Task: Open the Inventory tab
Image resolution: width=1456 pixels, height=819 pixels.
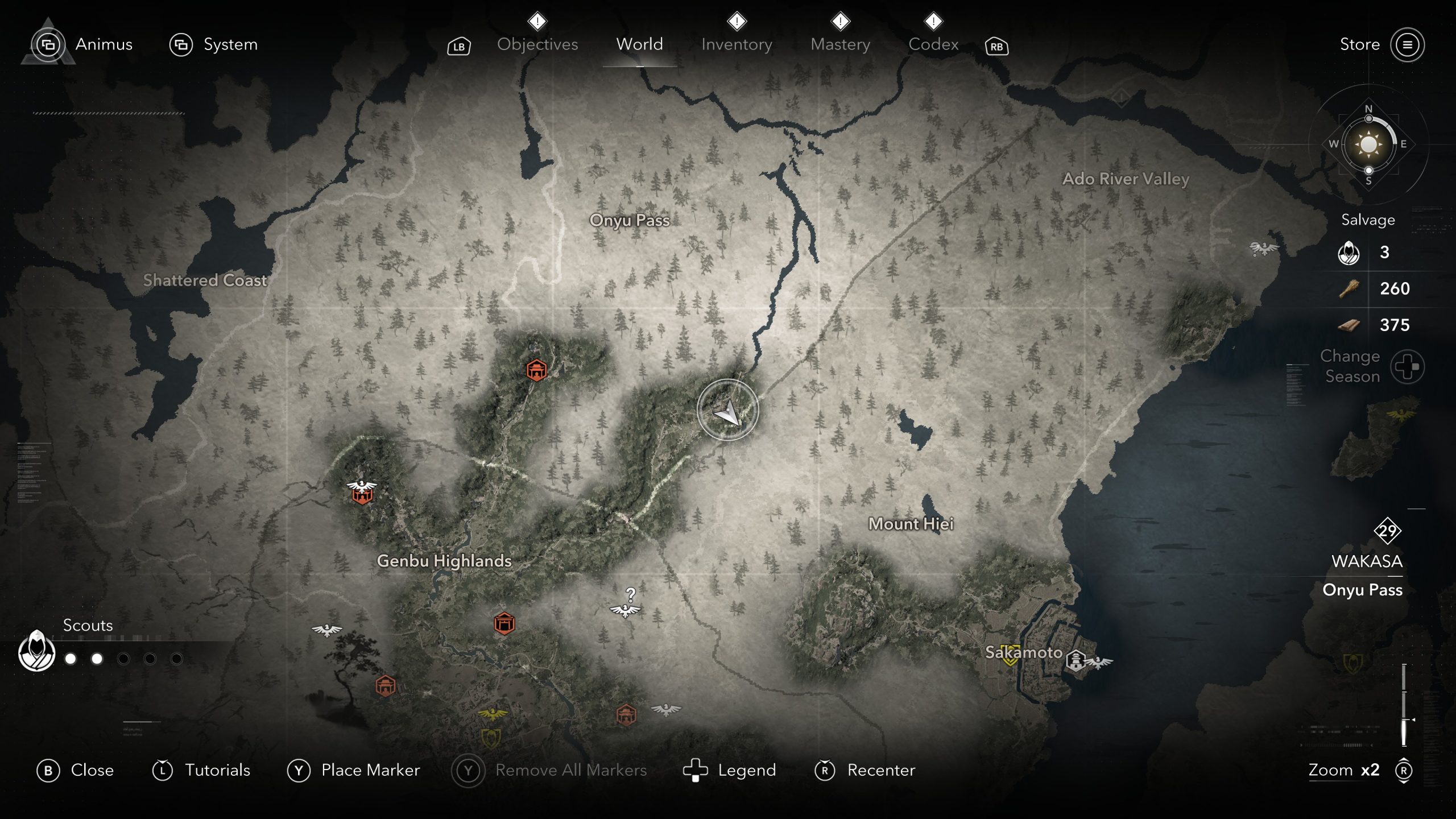Action: (x=737, y=44)
